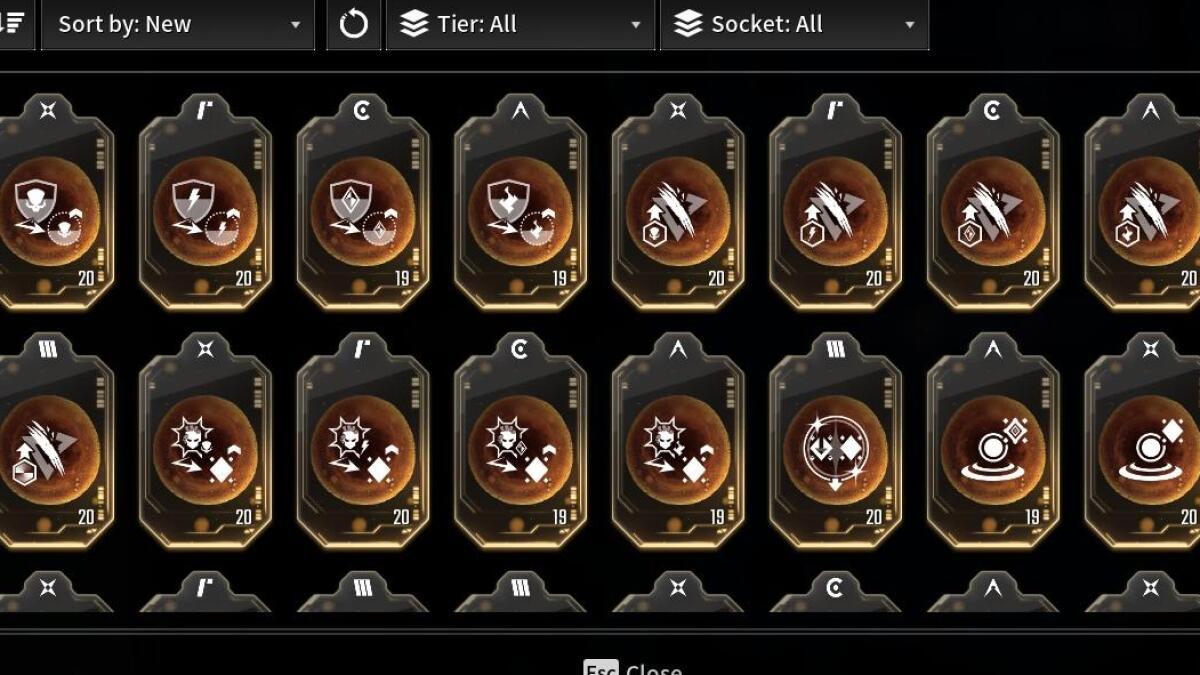
Task: Choose the shield module with diamond icon
Action: point(362,210)
